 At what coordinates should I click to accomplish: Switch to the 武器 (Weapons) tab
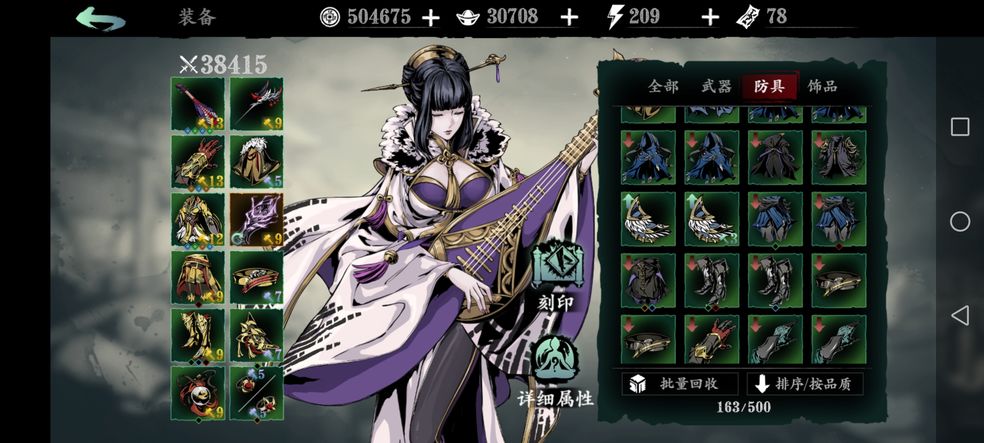point(717,87)
